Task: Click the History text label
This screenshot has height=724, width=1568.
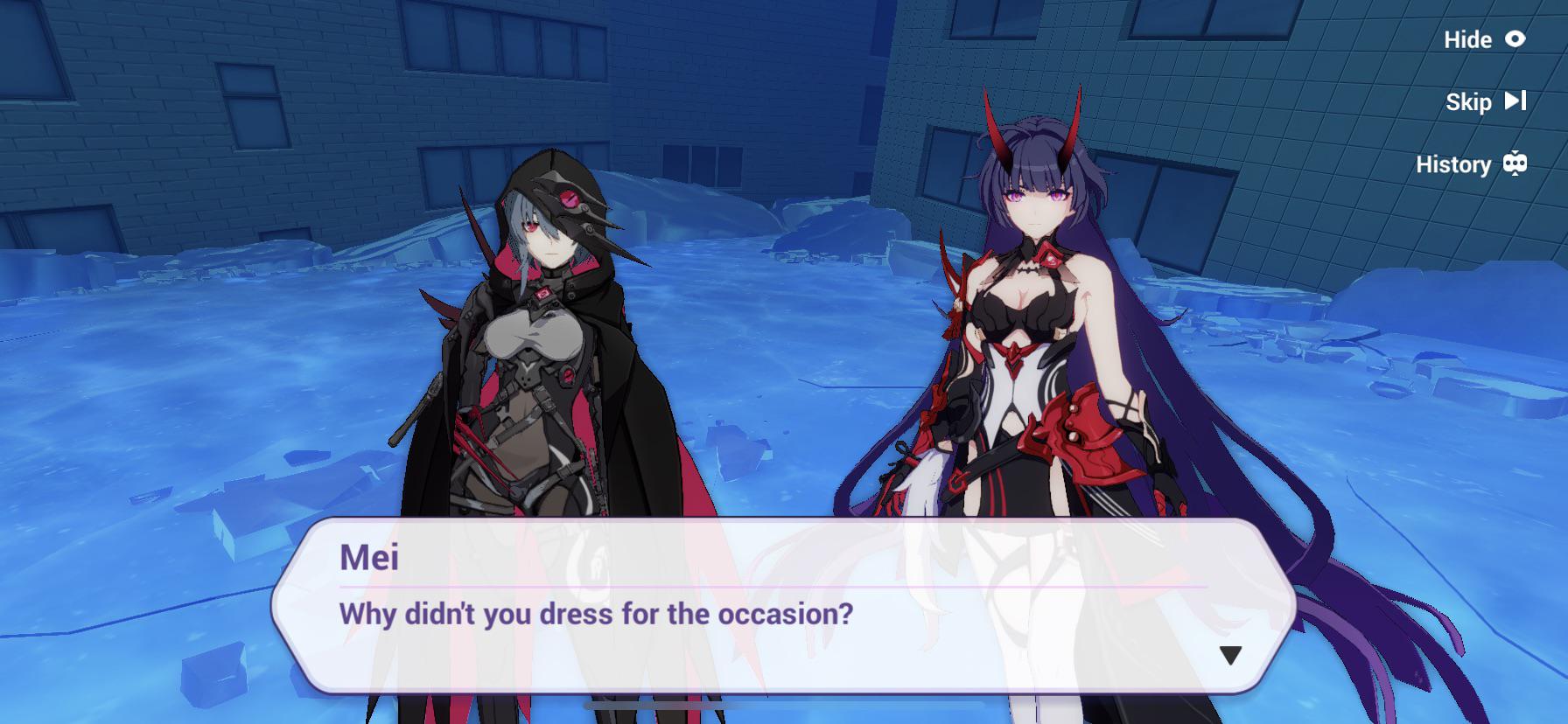Action: point(1455,164)
